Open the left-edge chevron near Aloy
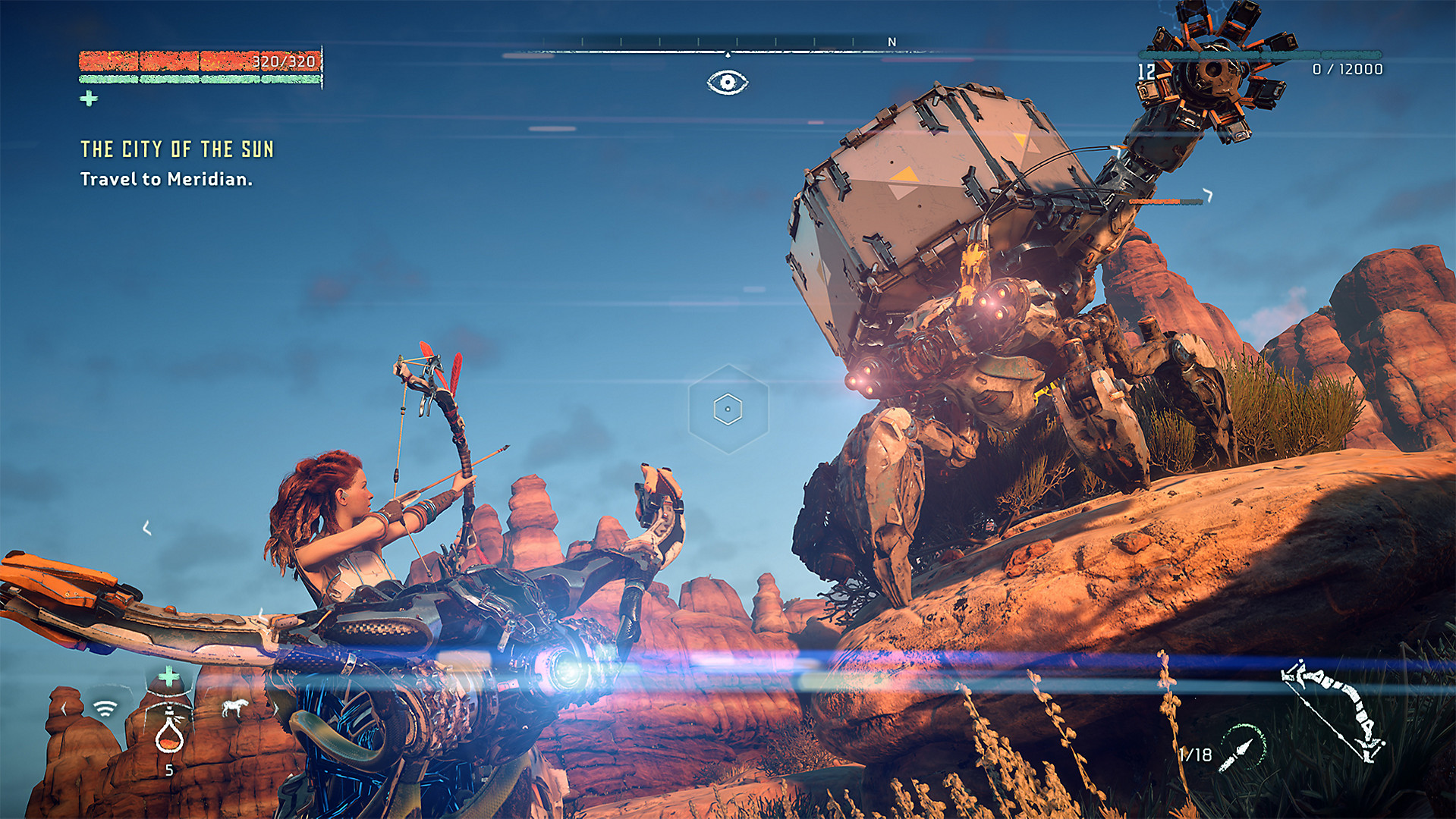Screen dimensions: 1456x819 tap(146, 526)
